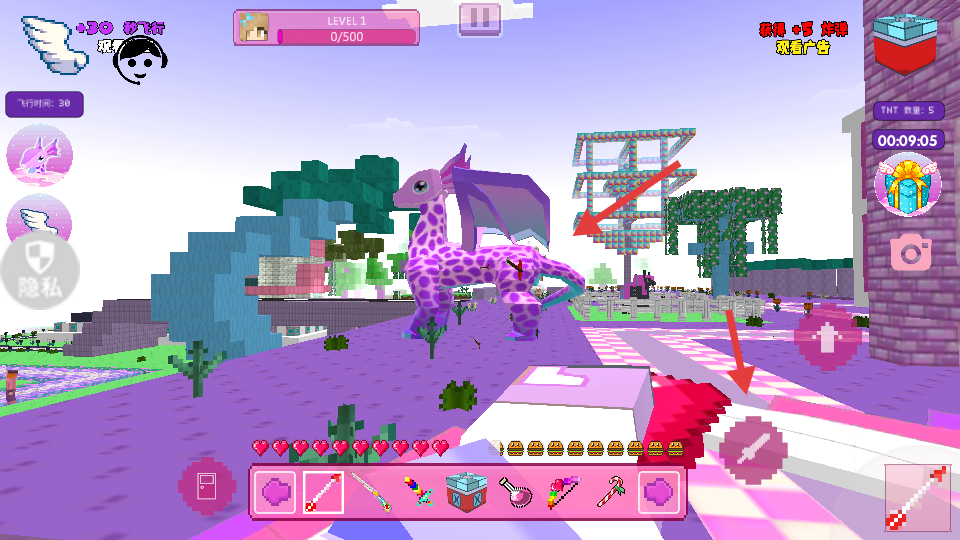Select the red arrow wand hotbar slot
Screen dimensions: 960x540
click(x=323, y=492)
